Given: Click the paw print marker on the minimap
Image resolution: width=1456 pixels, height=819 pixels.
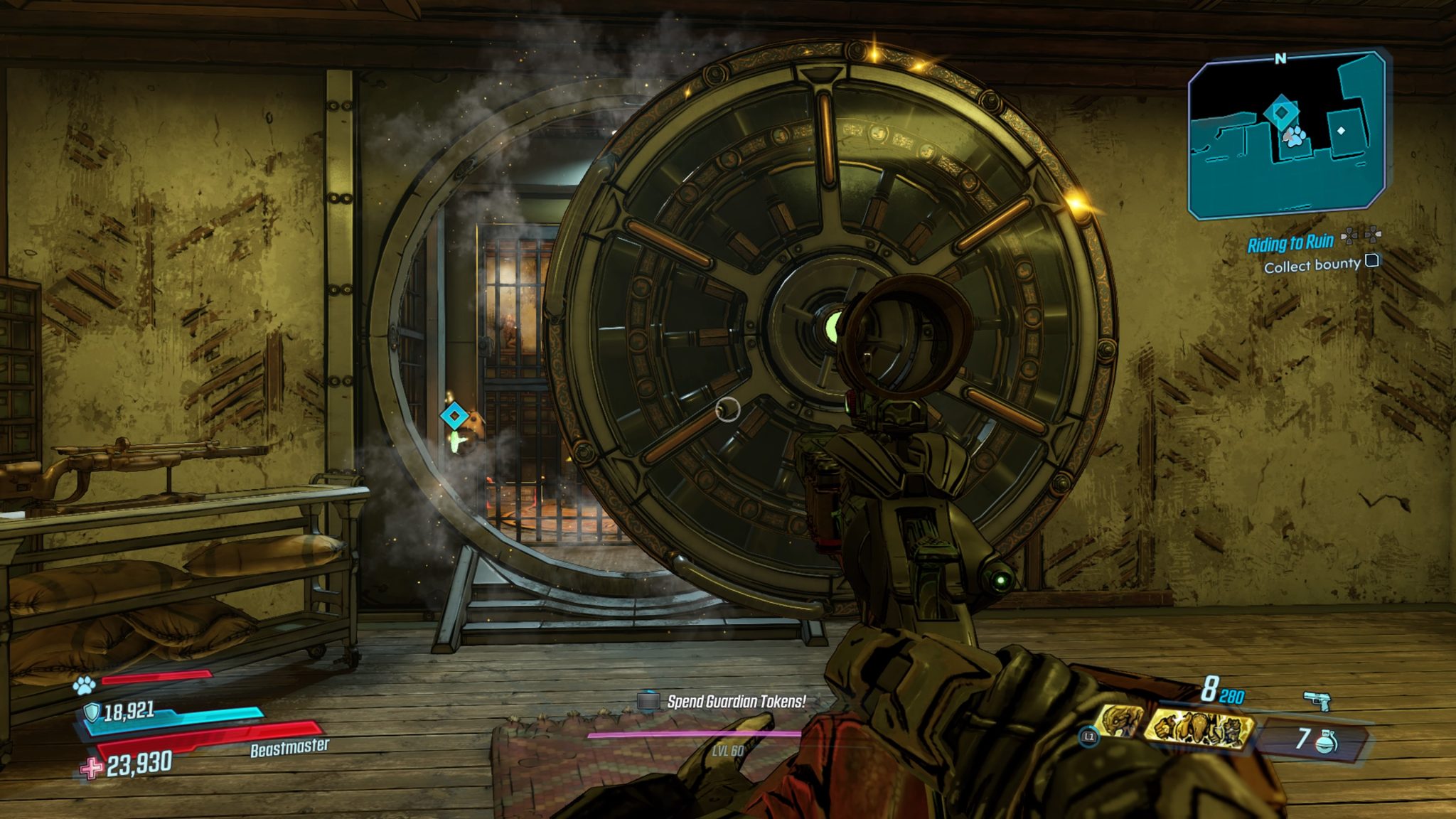Looking at the screenshot, I should [x=1295, y=136].
